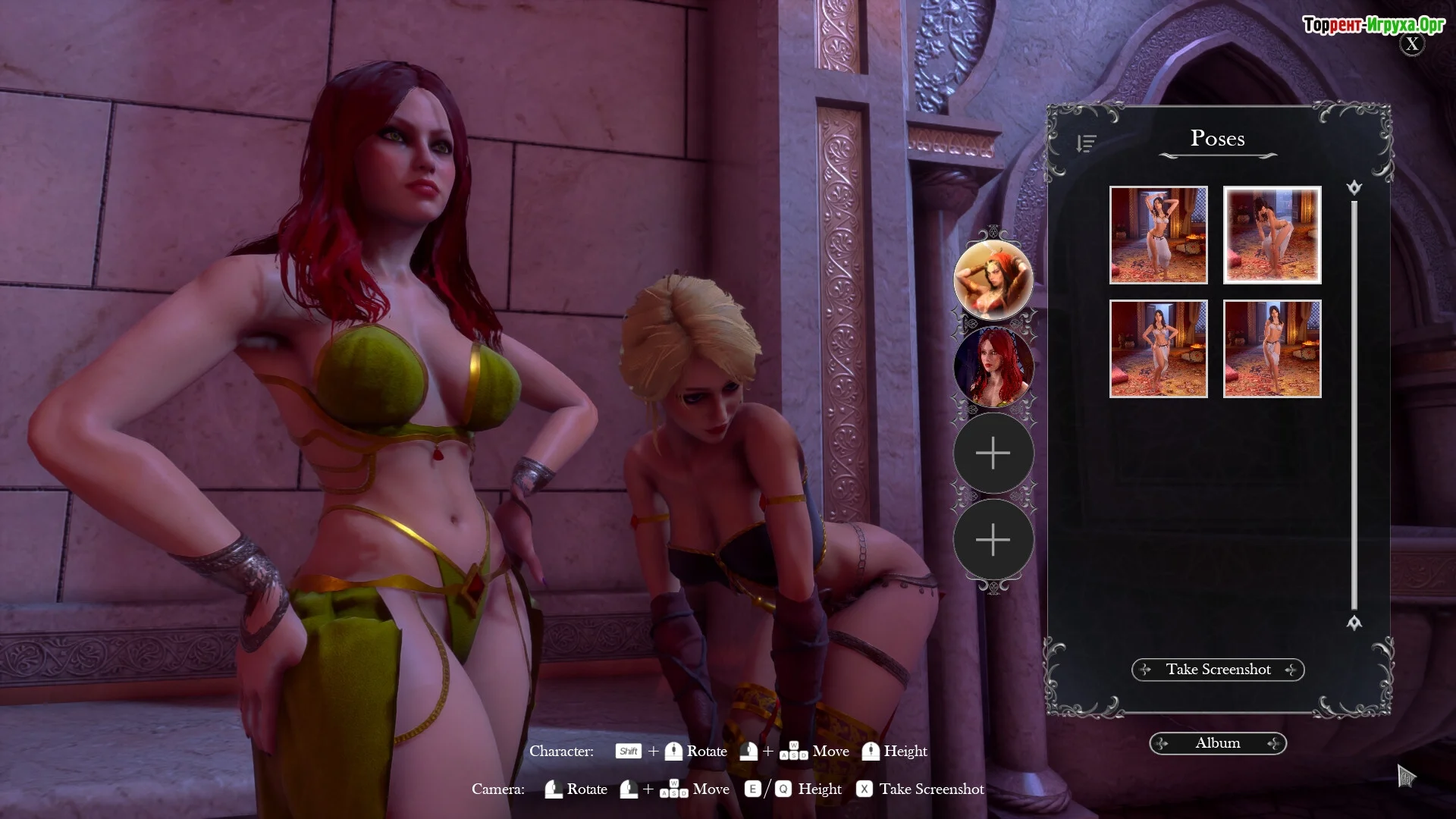
Task: Open the Album
Action: pyautogui.click(x=1218, y=743)
